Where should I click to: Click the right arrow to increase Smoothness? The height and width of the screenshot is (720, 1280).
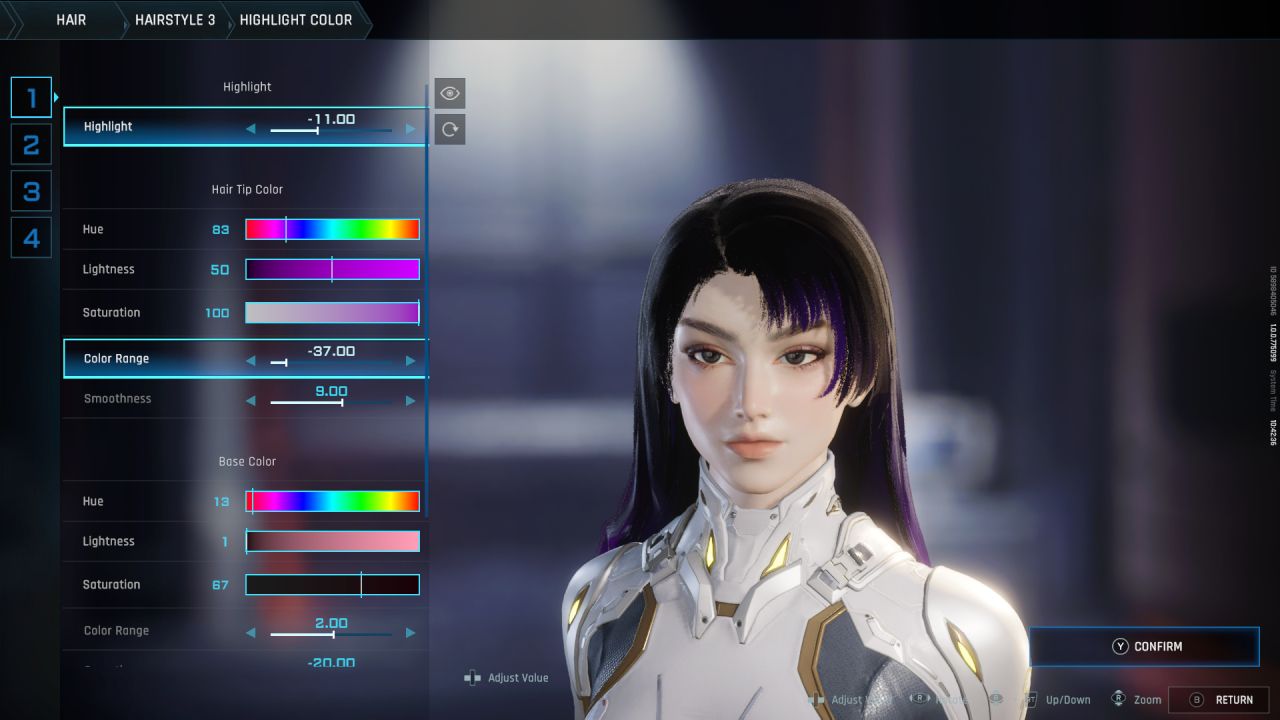(x=410, y=399)
